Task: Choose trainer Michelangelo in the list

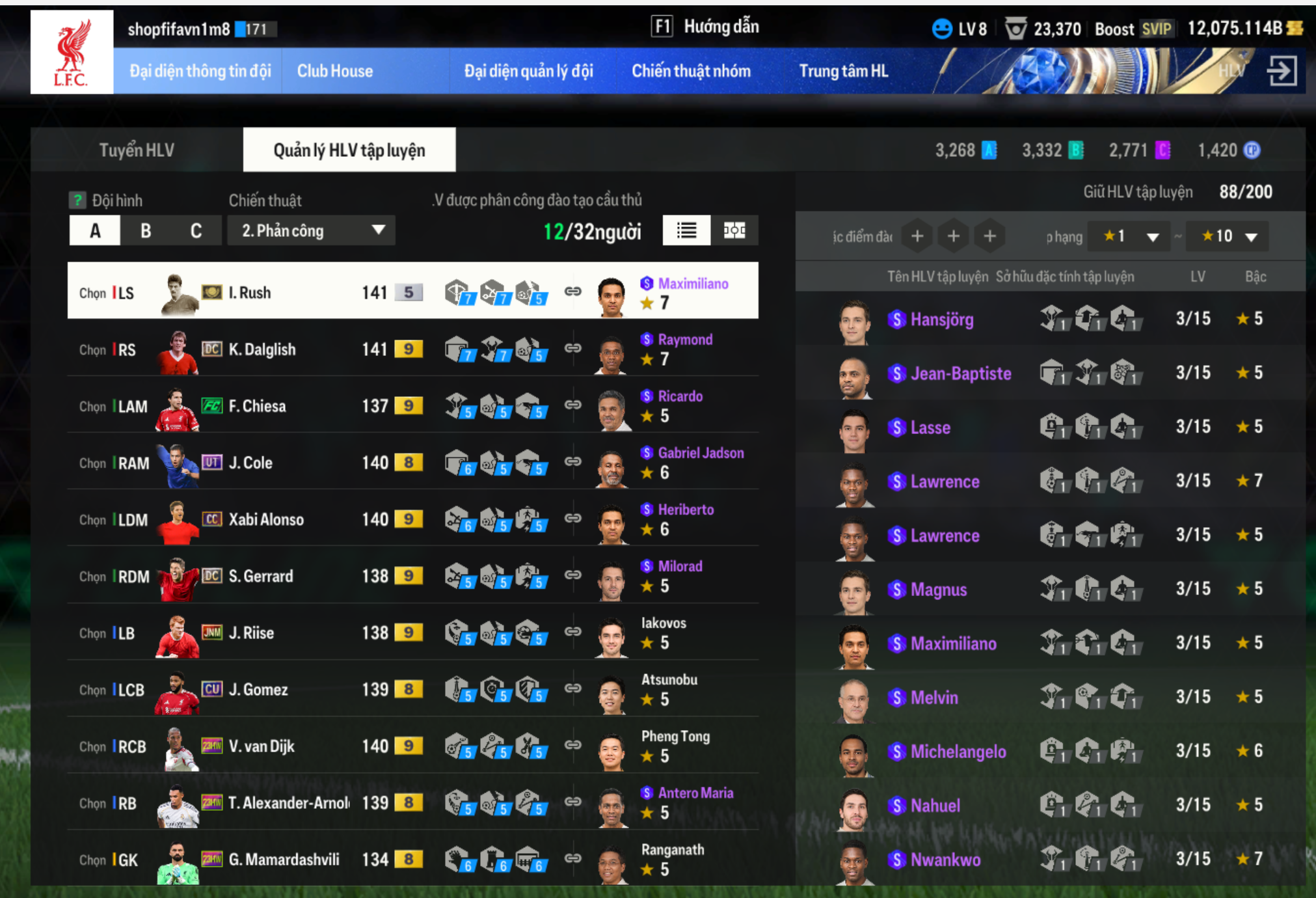Action: point(958,752)
